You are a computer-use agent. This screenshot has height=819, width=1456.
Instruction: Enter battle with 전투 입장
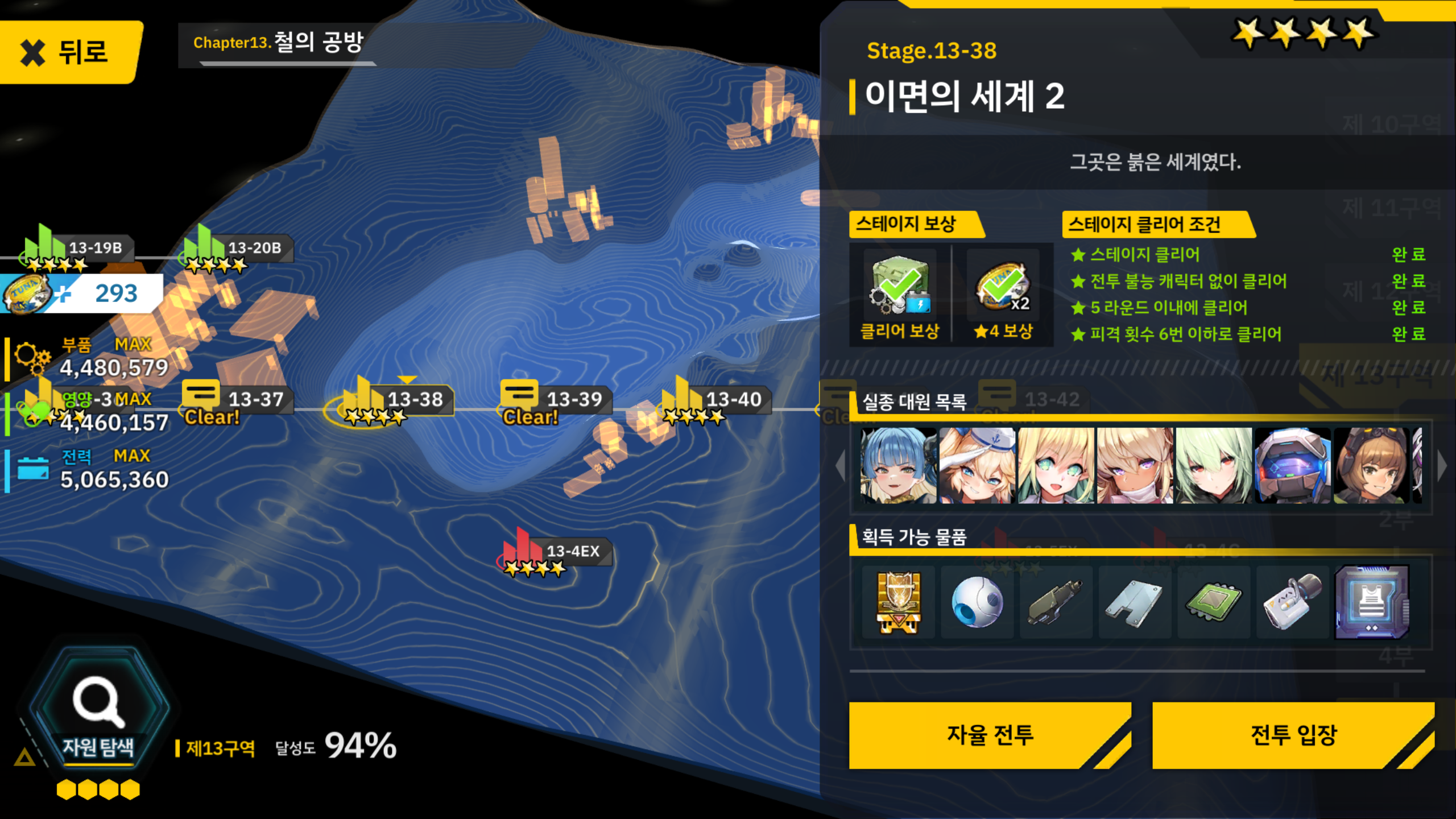(1293, 735)
